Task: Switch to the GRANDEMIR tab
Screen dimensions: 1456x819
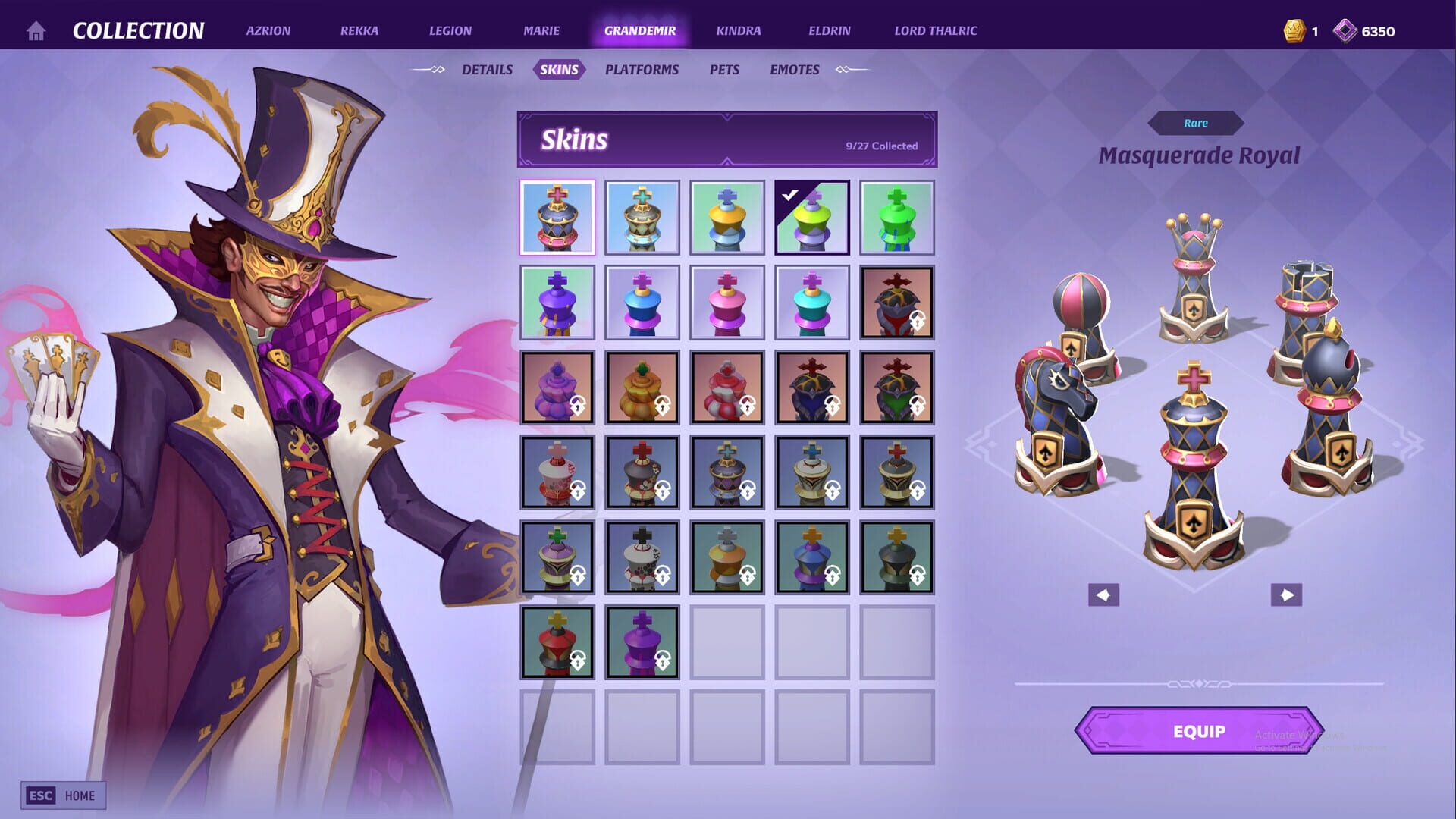Action: [x=639, y=31]
